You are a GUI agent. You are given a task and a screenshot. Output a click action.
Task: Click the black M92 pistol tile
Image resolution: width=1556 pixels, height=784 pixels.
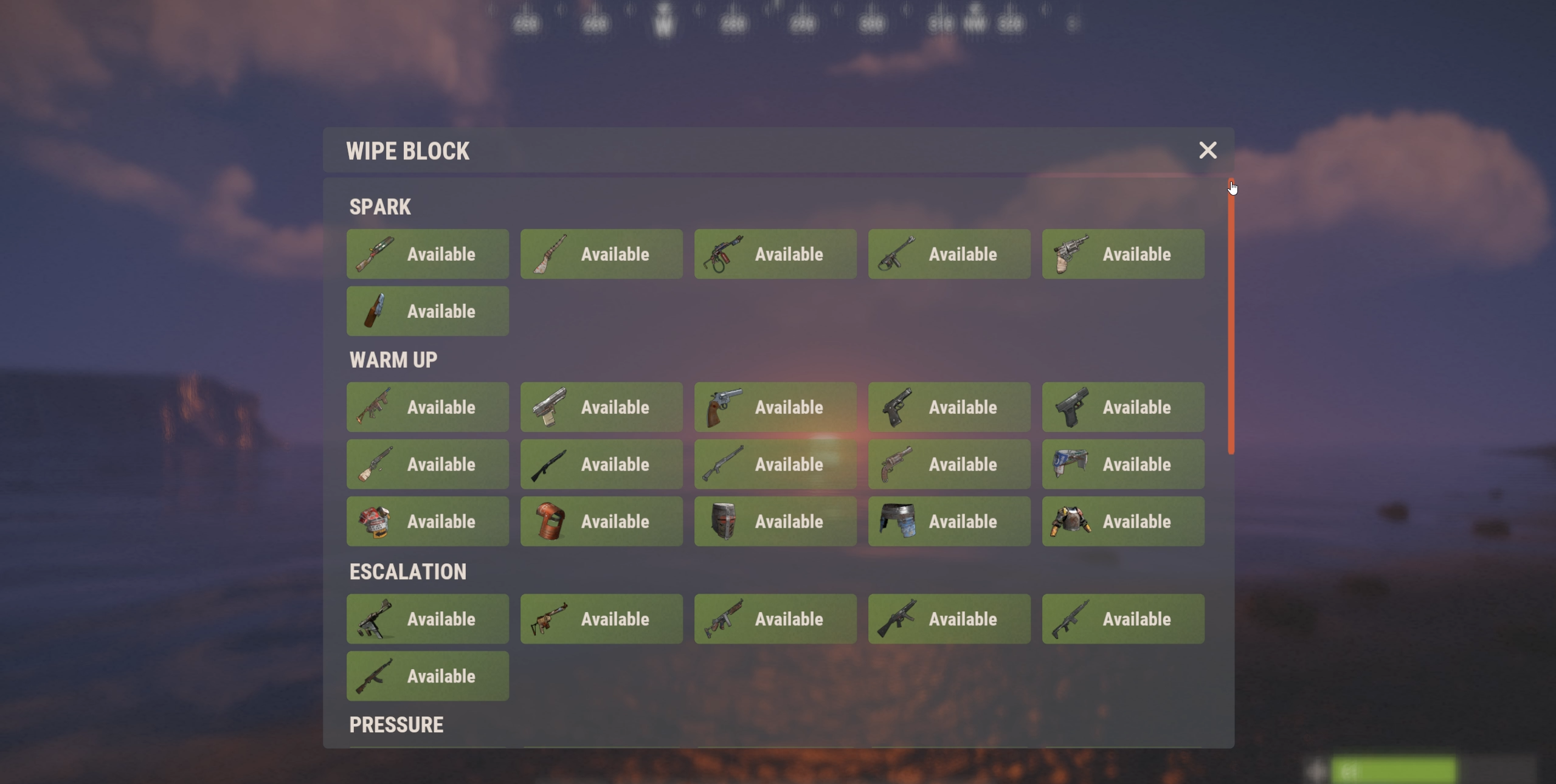click(949, 407)
